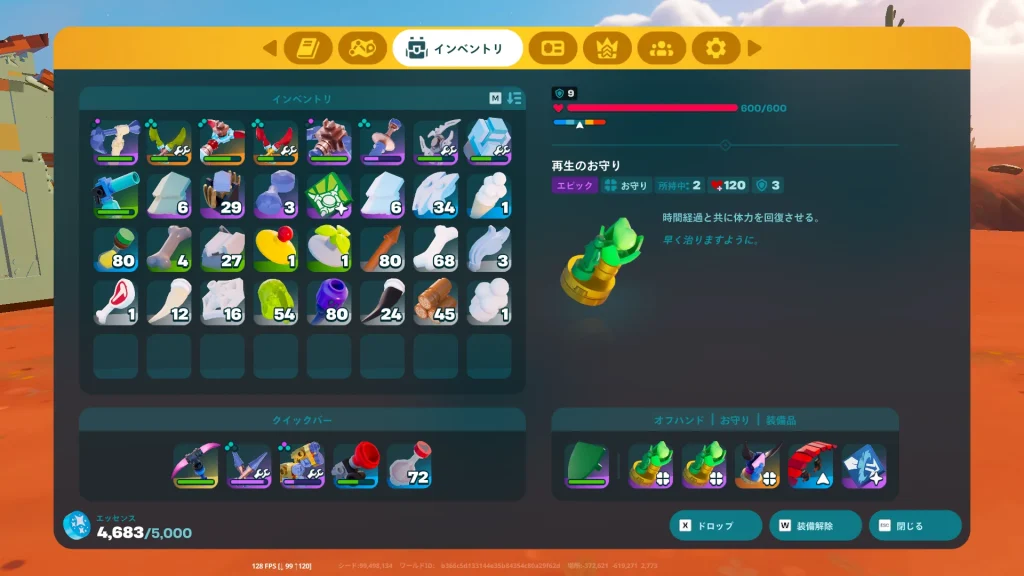Select the green shield in the offhand slot
This screenshot has width=1024, height=576.
coord(586,466)
